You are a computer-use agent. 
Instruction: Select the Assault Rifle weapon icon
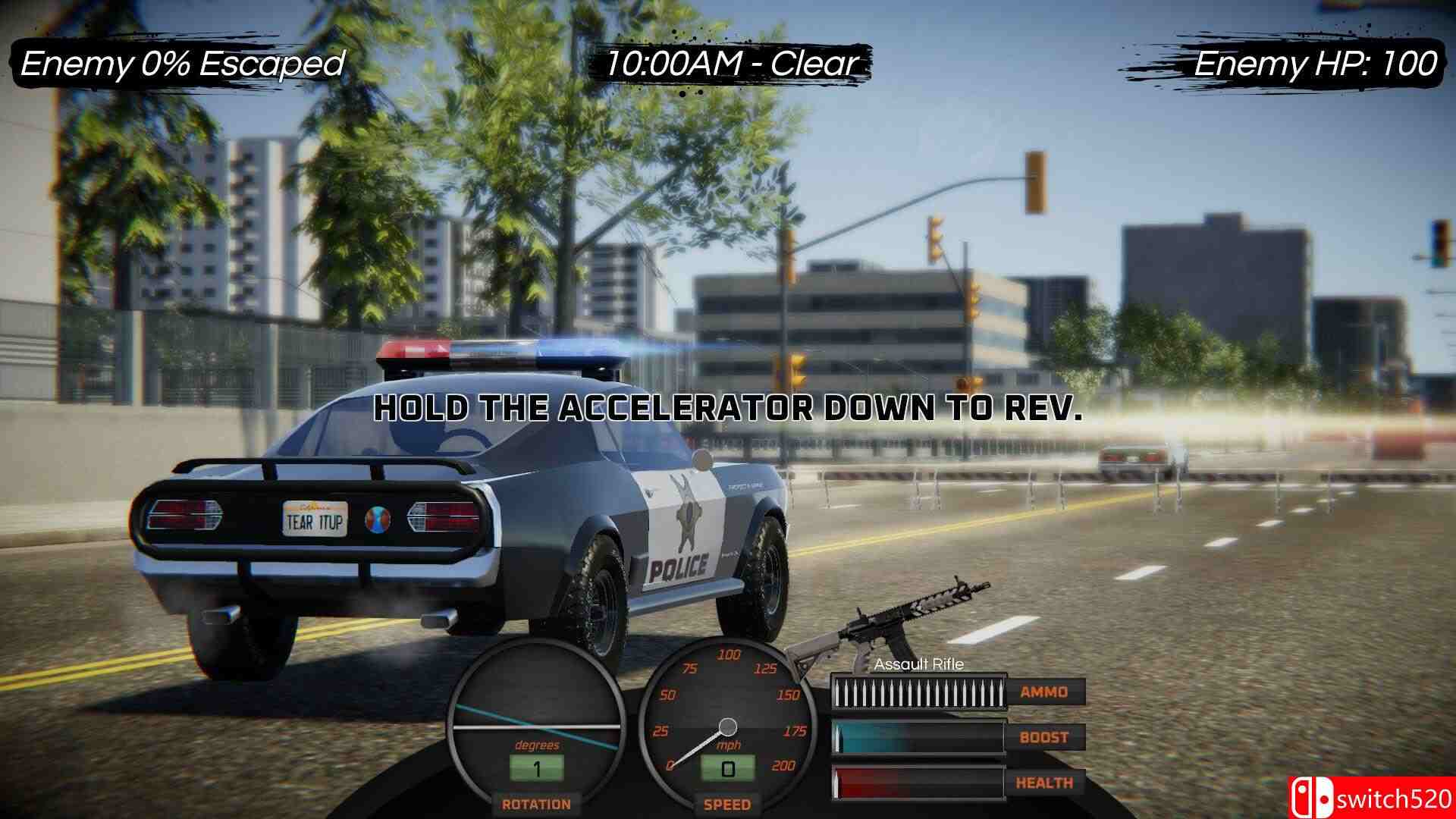(895, 625)
